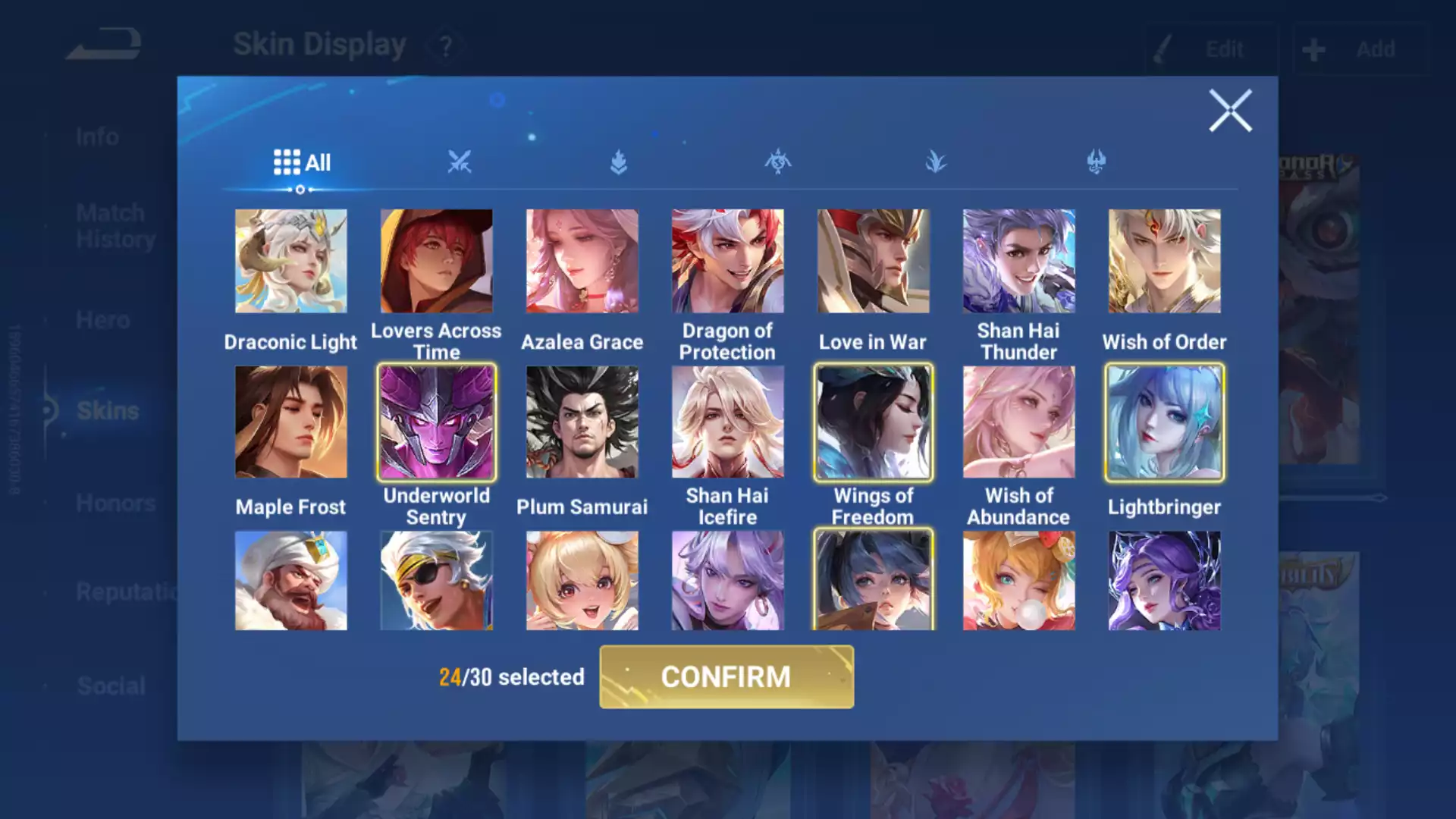This screenshot has width=1456, height=819.
Task: Choose the Love in War skin
Action: tap(873, 262)
